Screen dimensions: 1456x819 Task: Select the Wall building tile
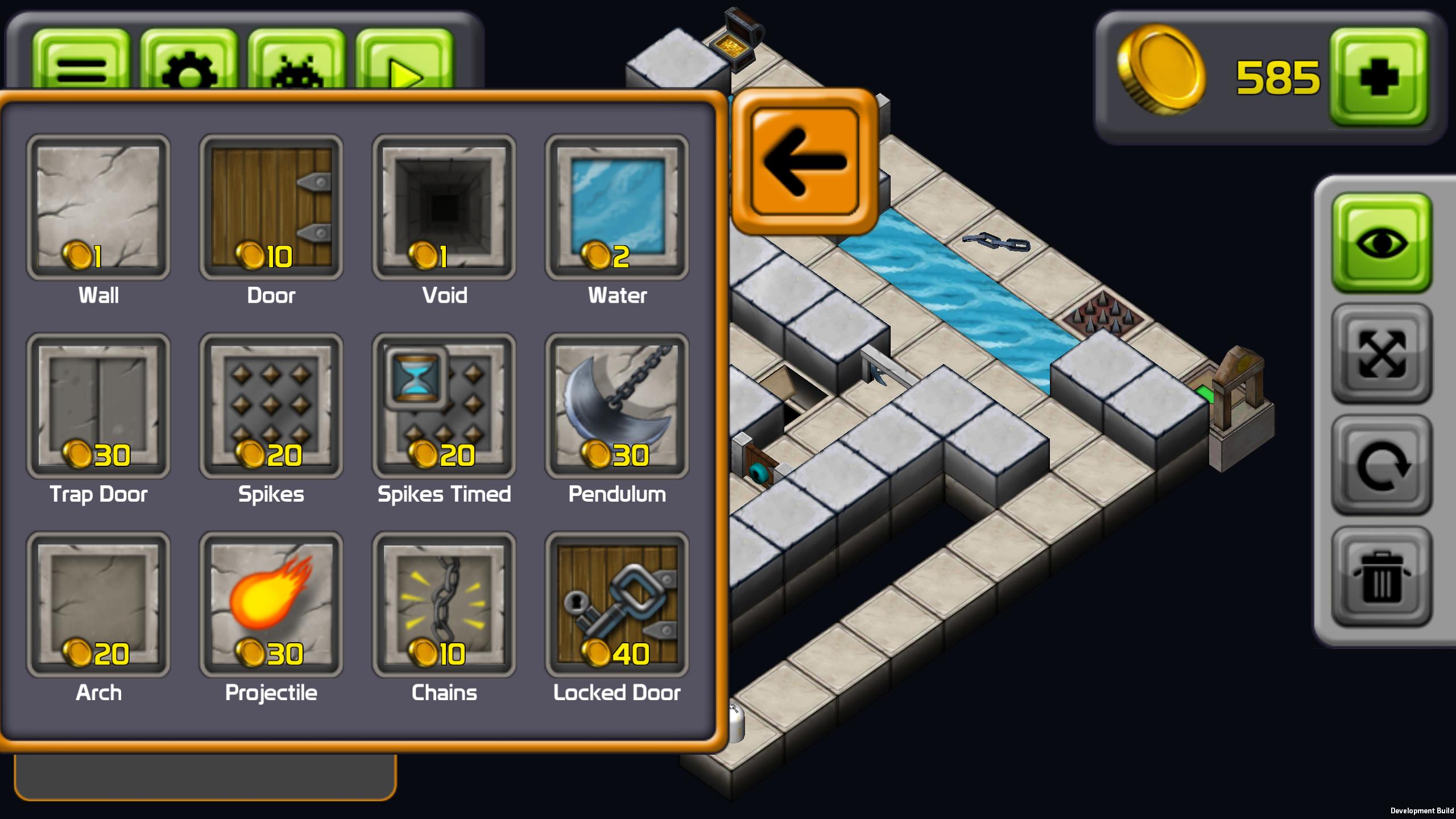[98, 207]
